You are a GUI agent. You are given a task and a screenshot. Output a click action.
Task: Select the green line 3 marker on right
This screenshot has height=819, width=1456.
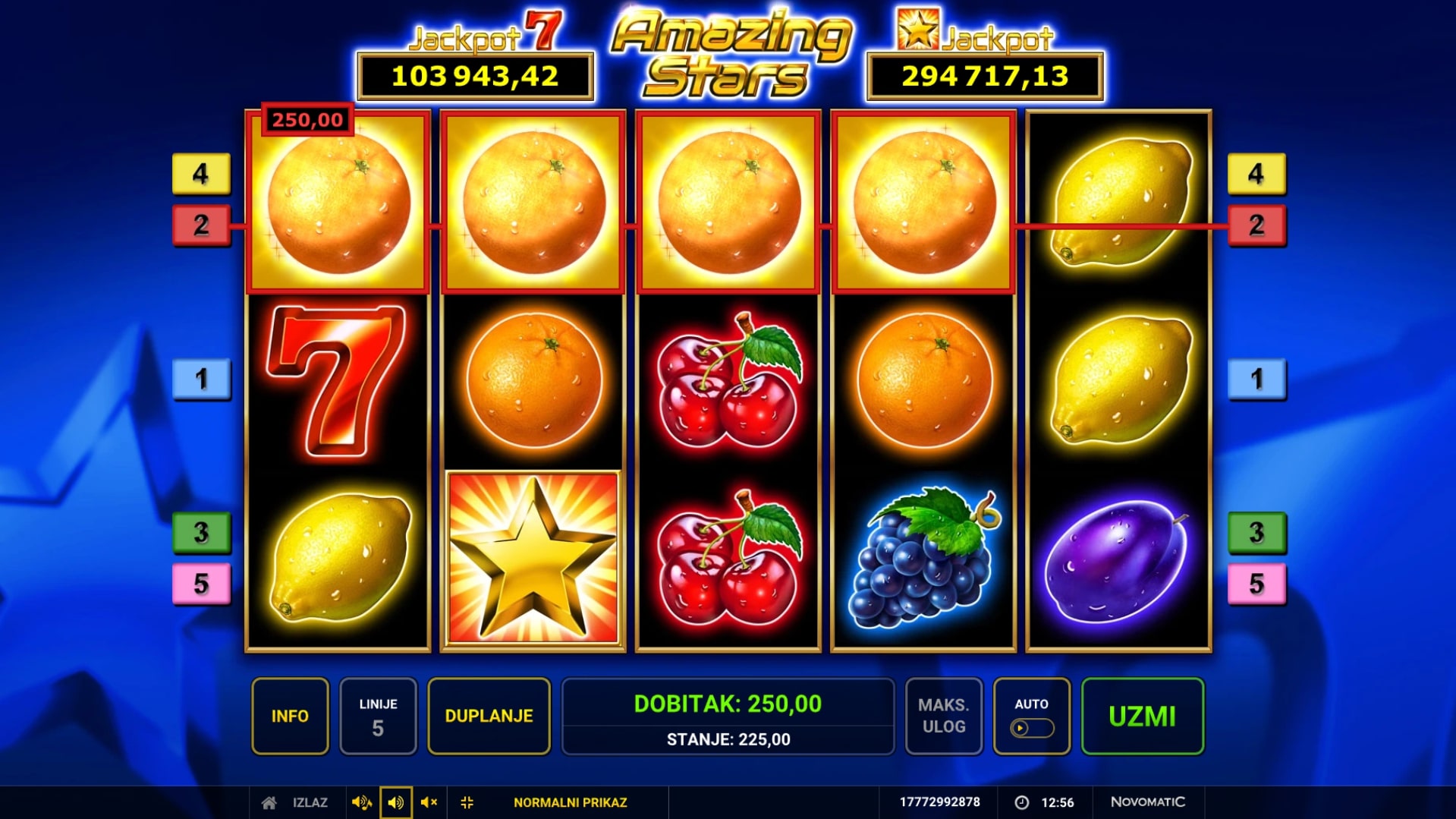pos(1256,532)
